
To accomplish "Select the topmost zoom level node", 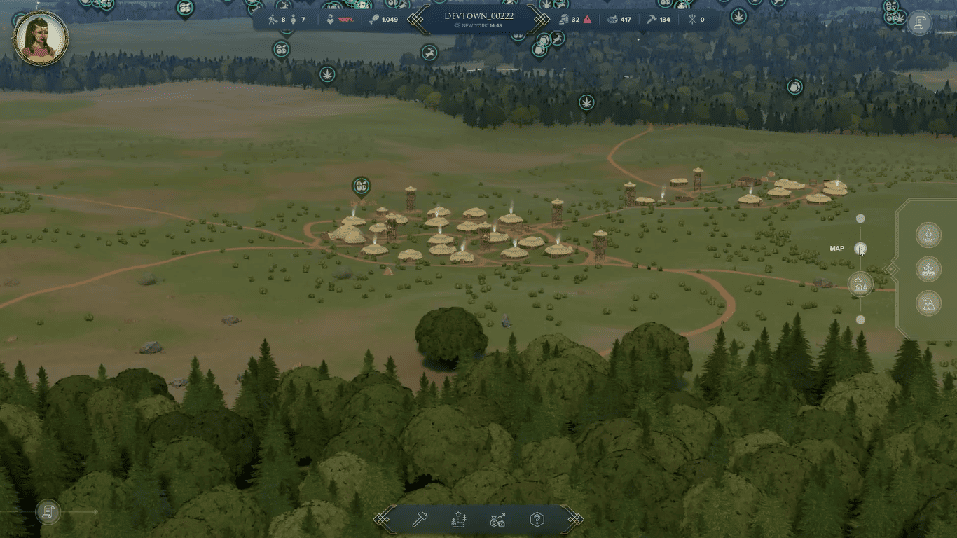I will pos(860,218).
